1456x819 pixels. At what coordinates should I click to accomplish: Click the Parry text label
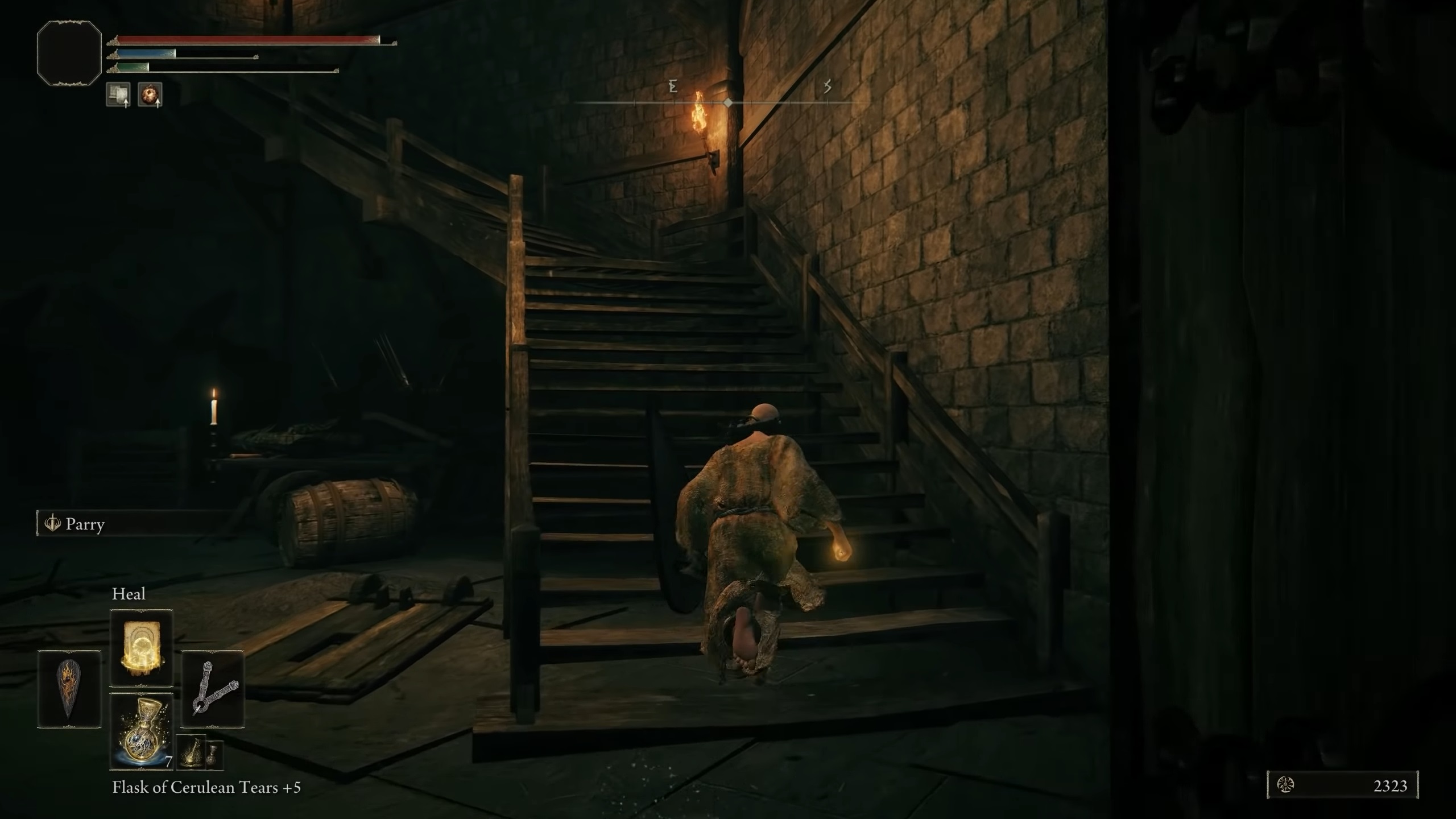85,524
